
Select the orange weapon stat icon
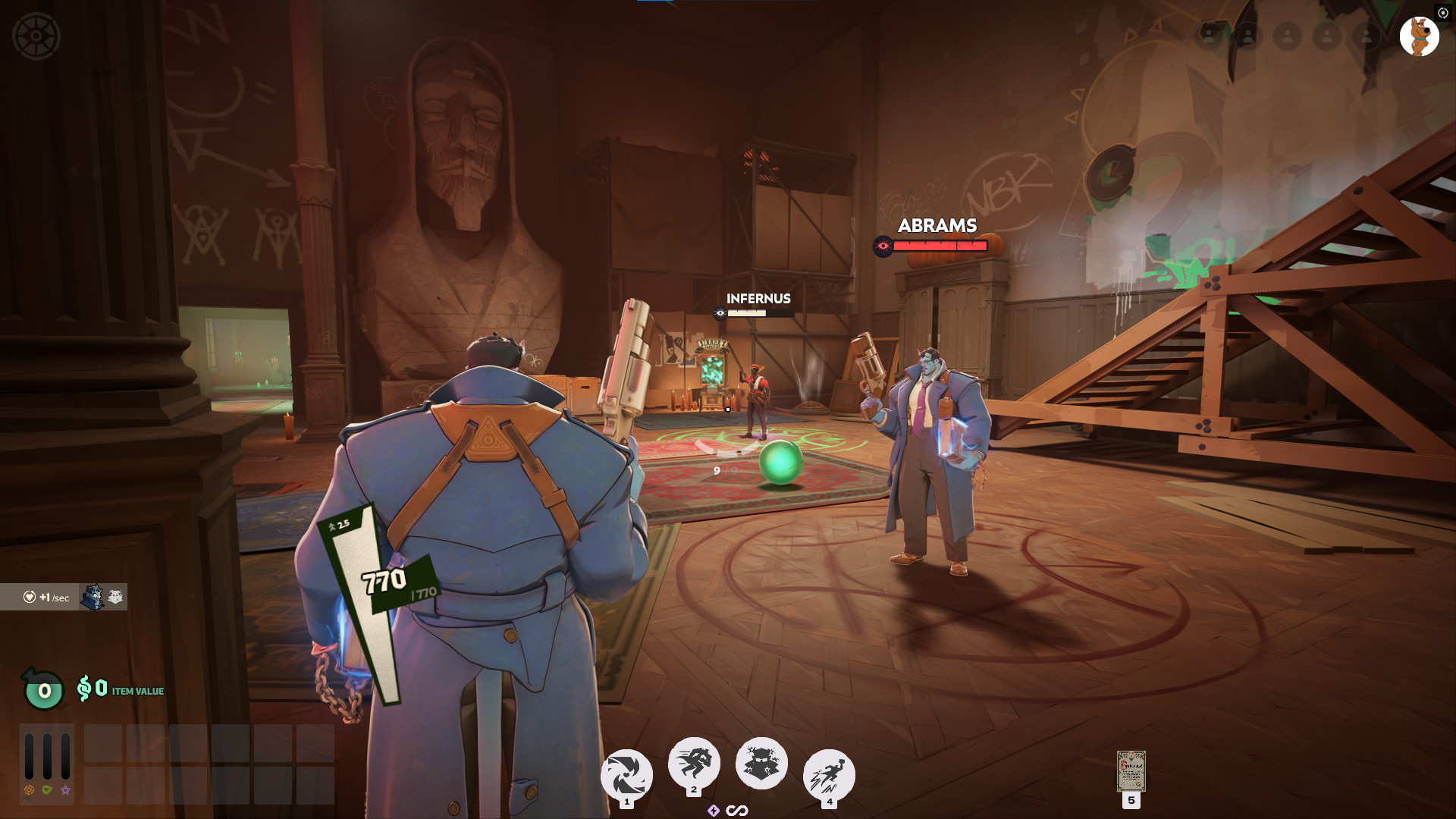30,790
